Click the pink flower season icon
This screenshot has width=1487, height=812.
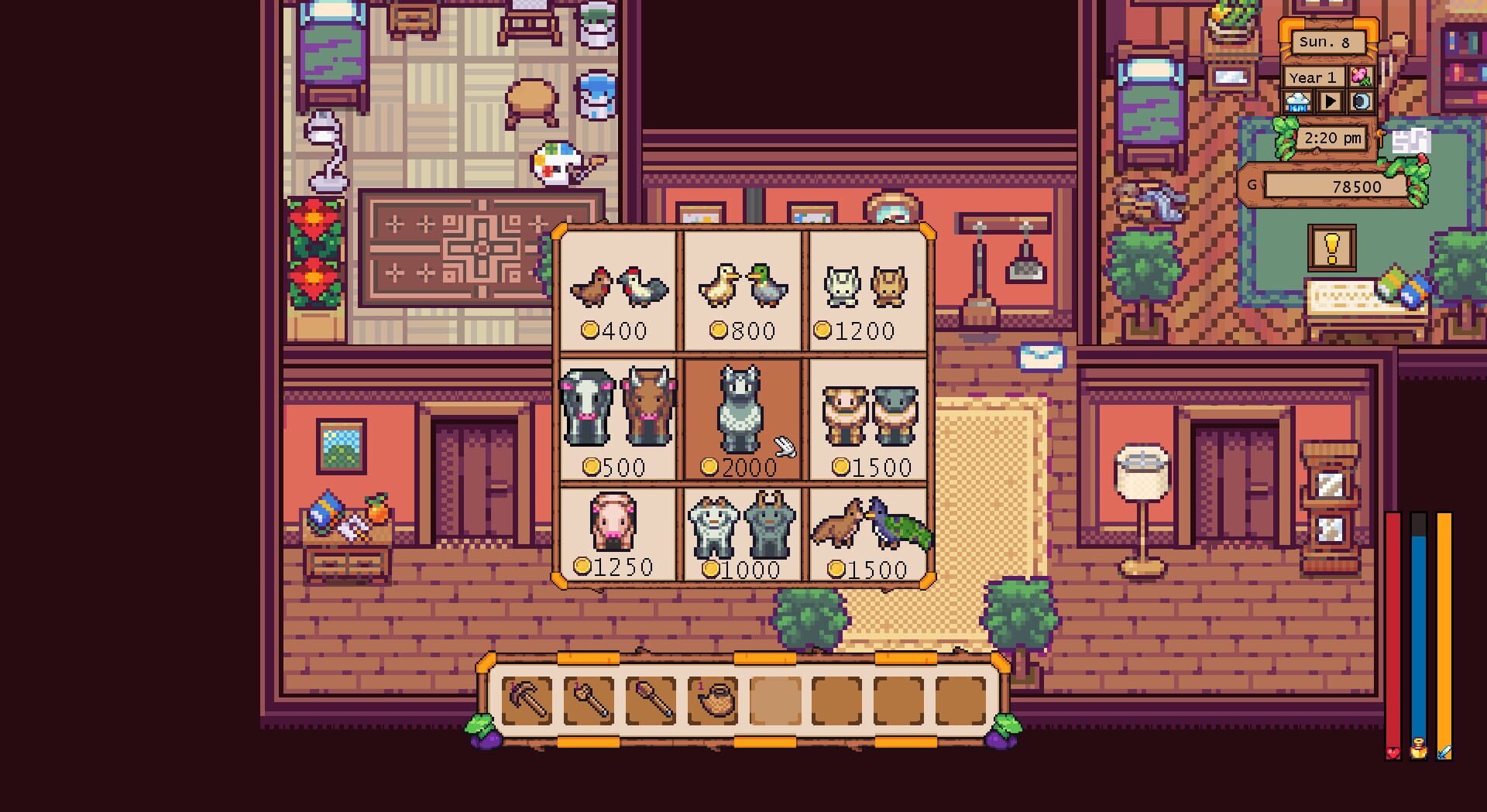[x=1361, y=76]
